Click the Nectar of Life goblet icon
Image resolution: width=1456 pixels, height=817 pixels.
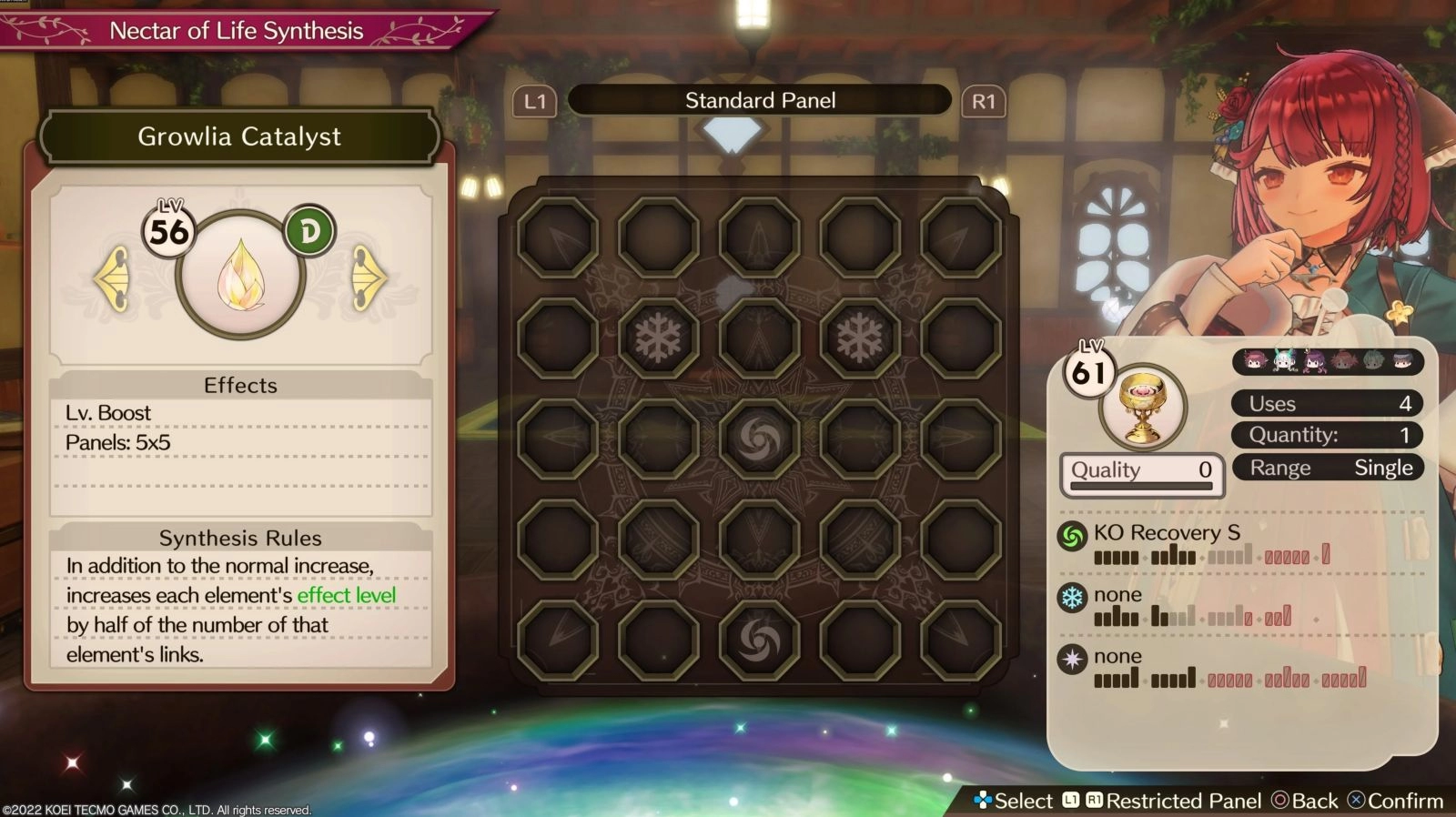(x=1142, y=408)
